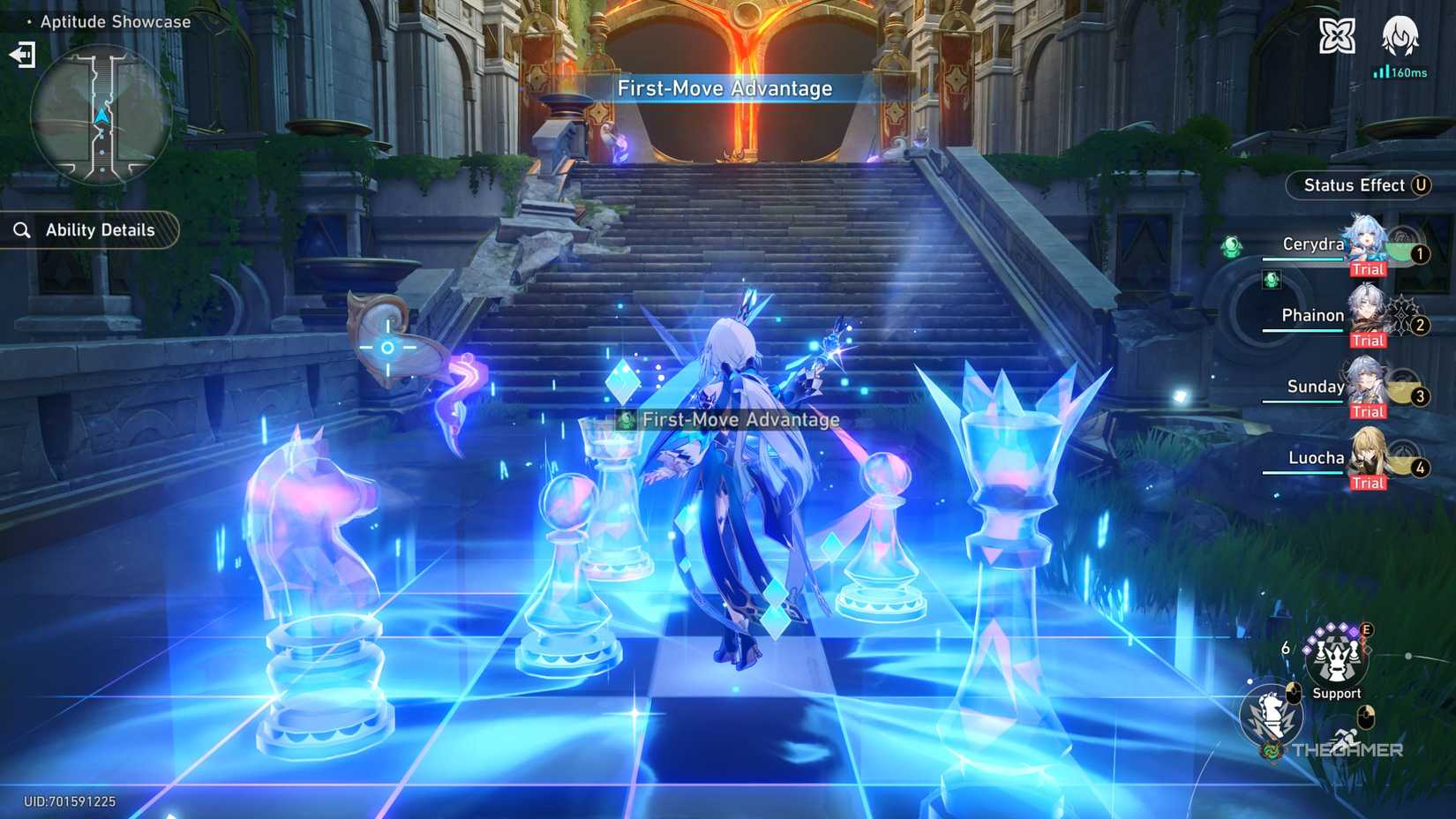Click Sunday's Trial tag

pos(1368,411)
